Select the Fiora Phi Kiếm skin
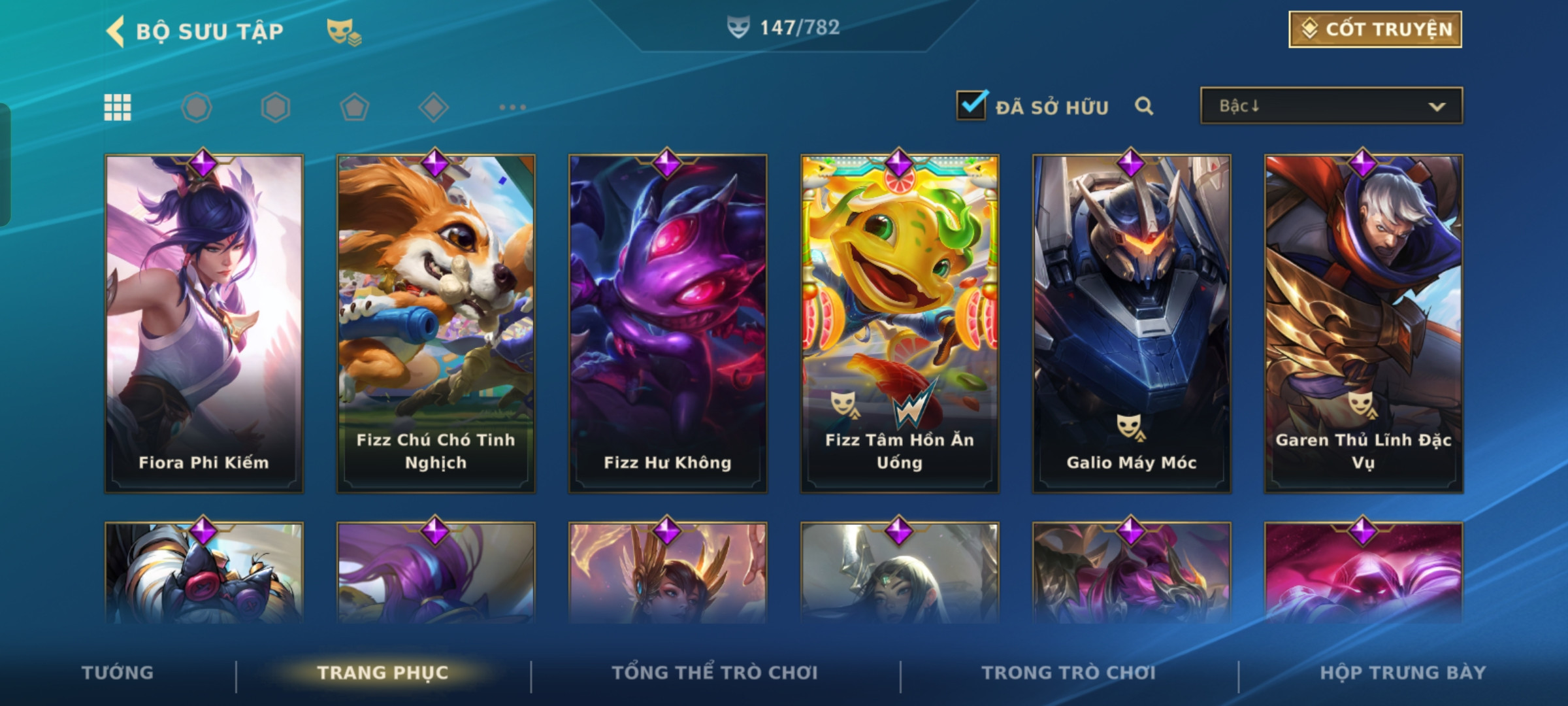 click(x=204, y=324)
